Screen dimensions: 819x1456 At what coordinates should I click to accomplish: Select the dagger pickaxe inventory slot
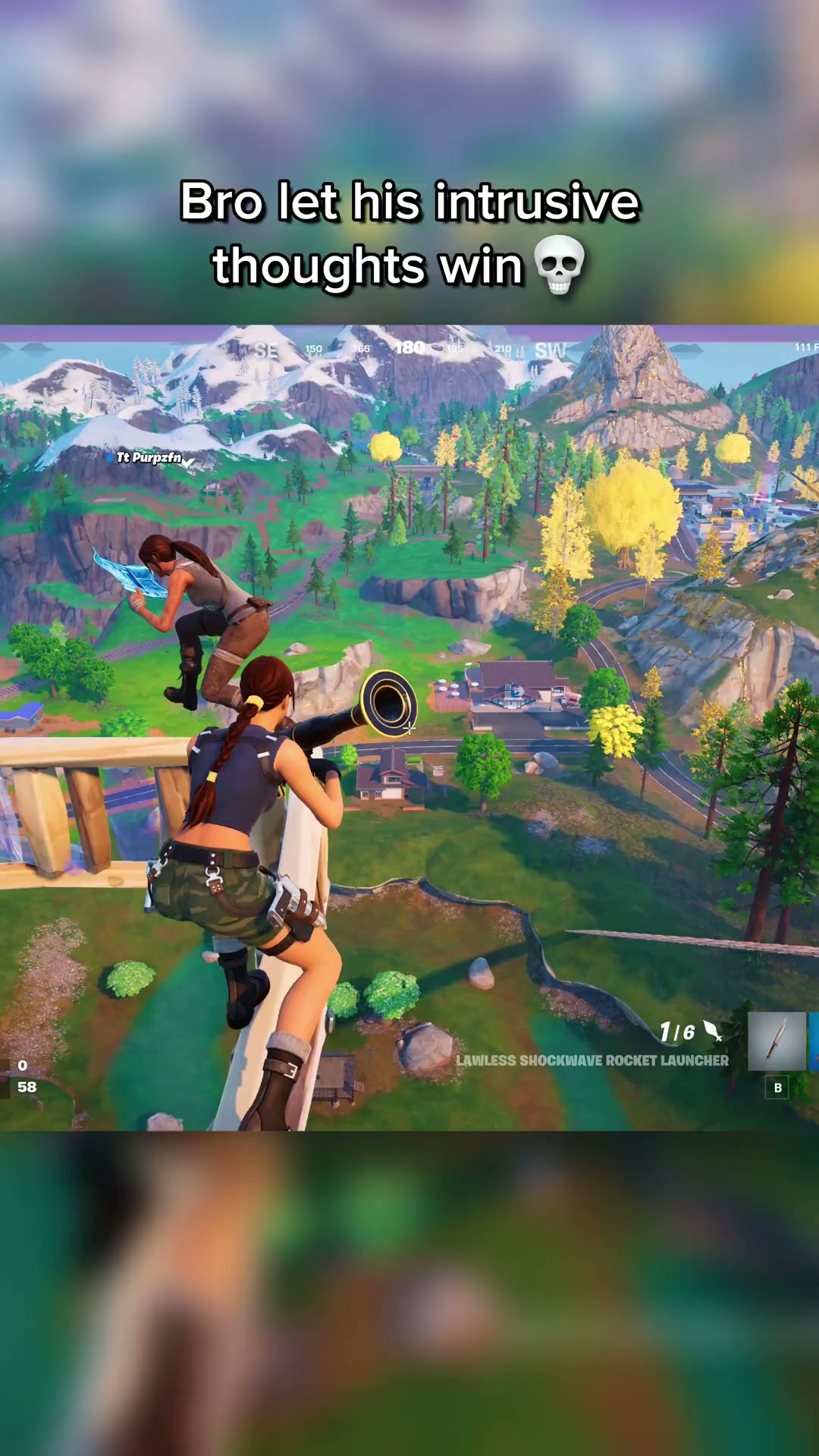click(777, 1041)
